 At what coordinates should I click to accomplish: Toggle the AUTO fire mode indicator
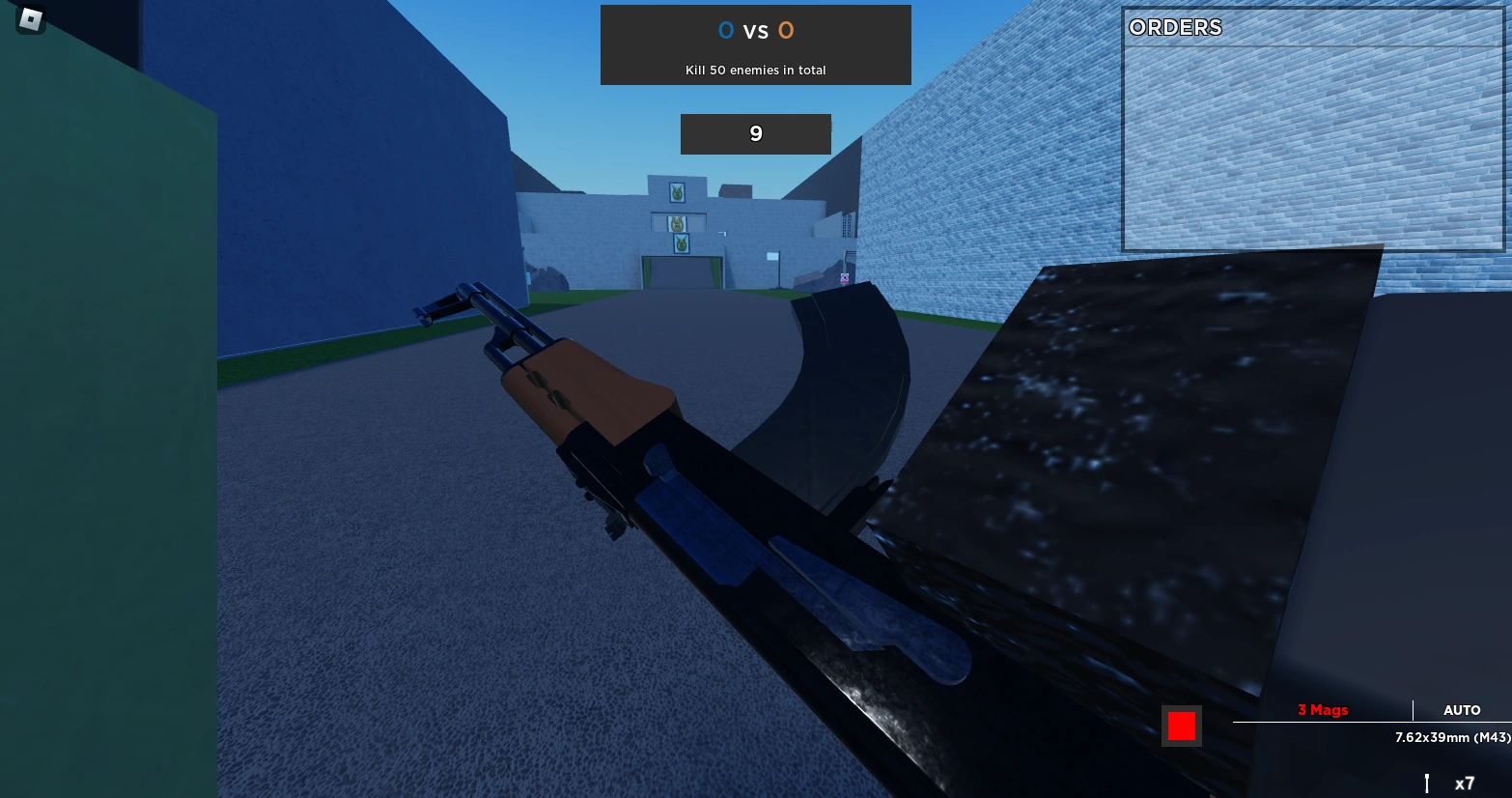(1462, 710)
